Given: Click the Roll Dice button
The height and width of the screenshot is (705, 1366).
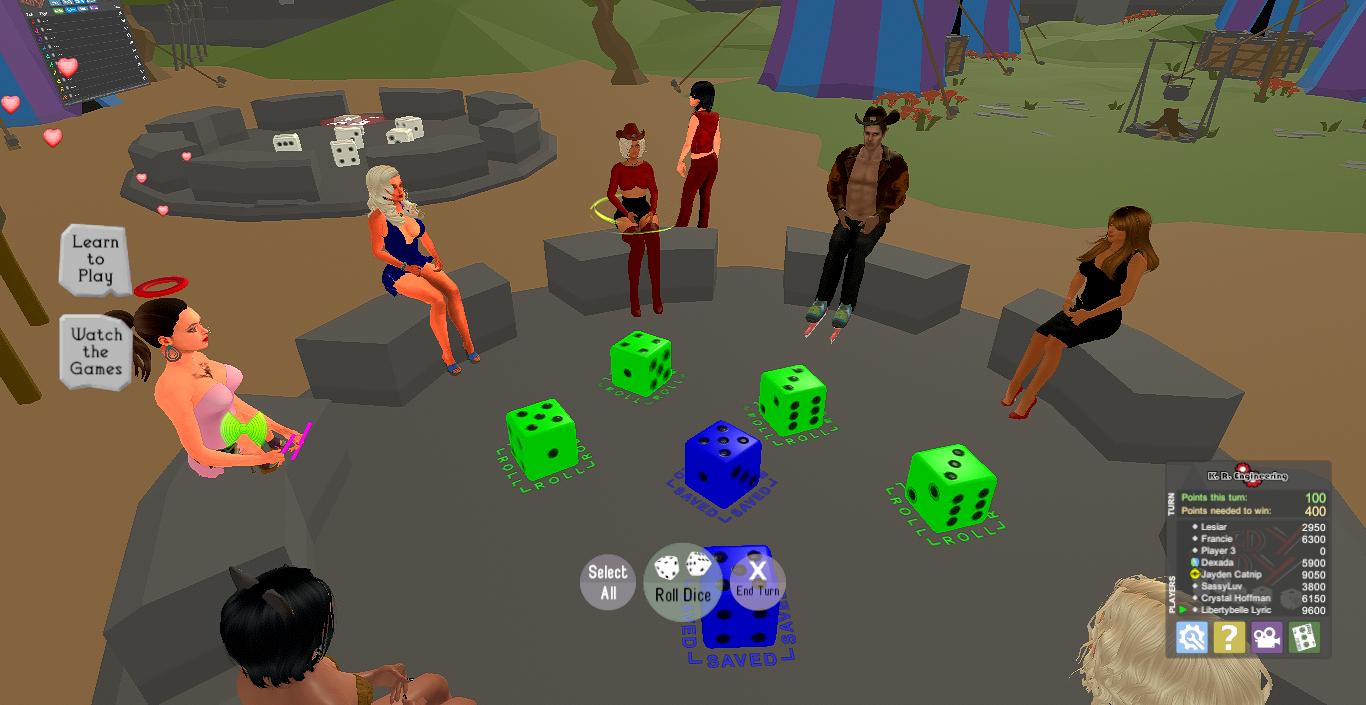Looking at the screenshot, I should pos(683,582).
